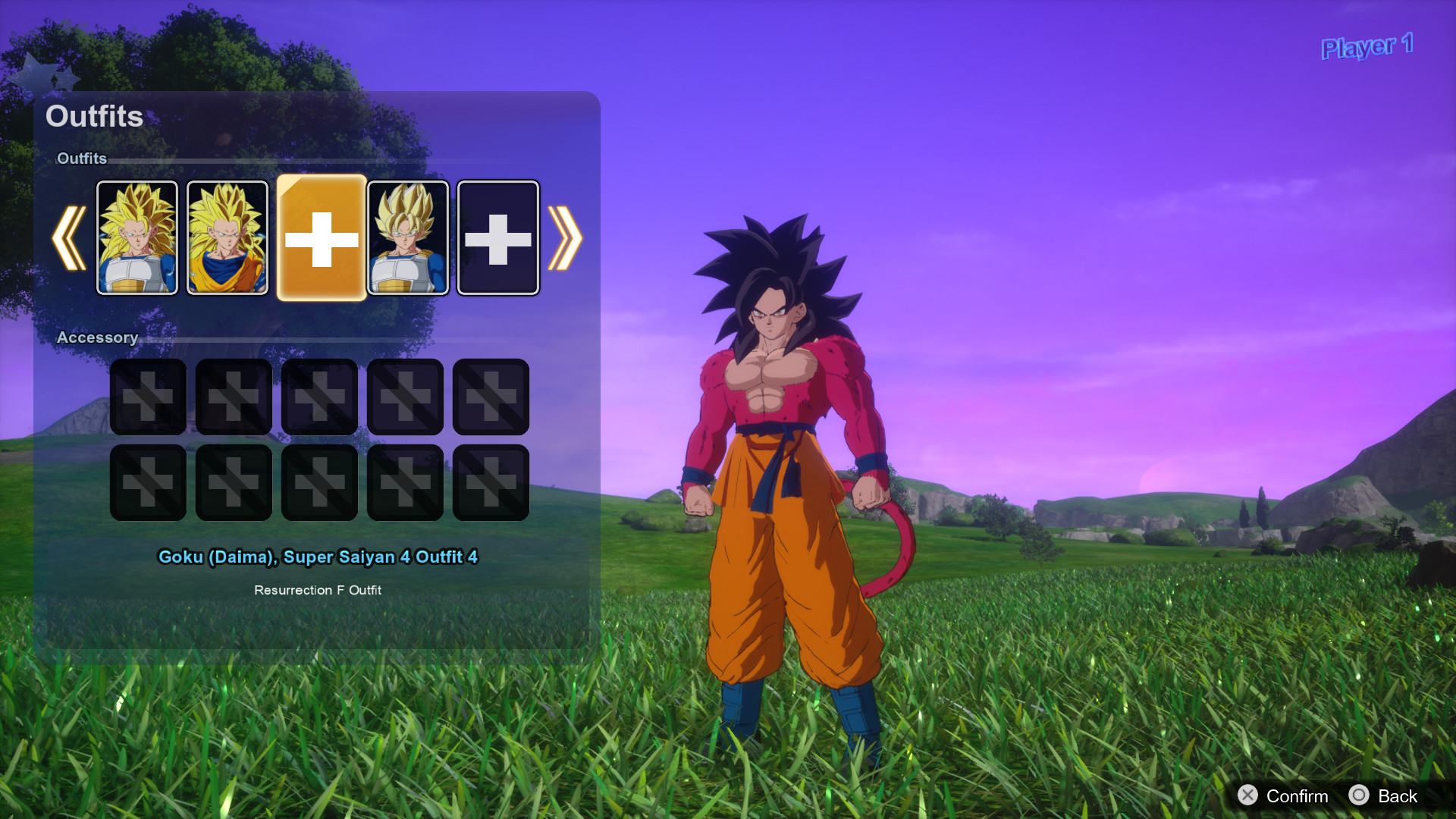1456x819 pixels.
Task: Click the first empty accessory slot in top row
Action: pyautogui.click(x=147, y=397)
